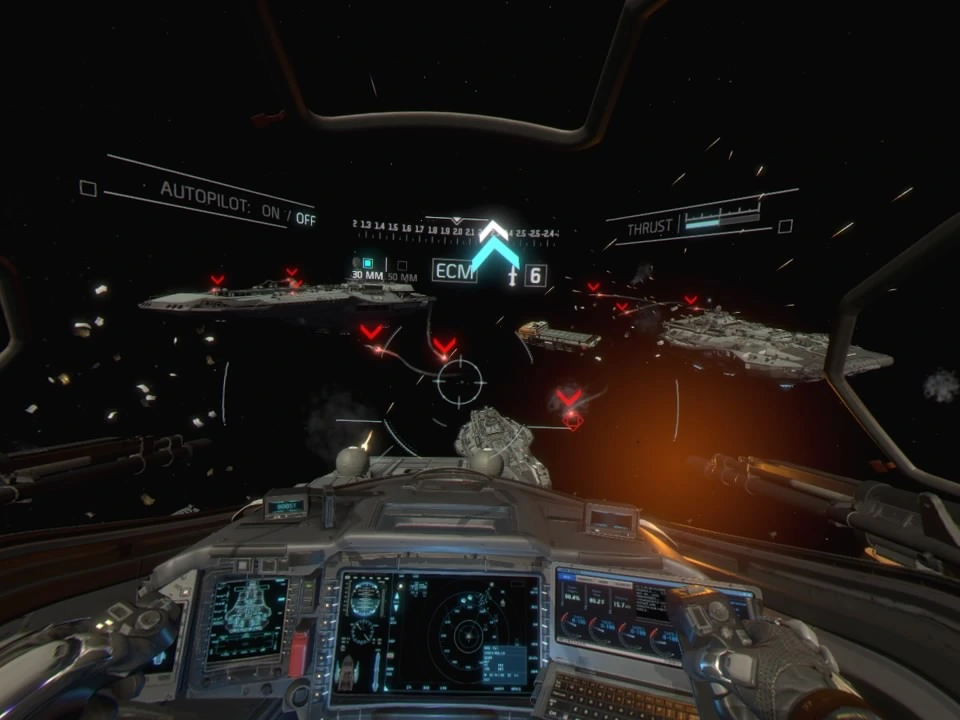This screenshot has width=960, height=720.
Task: Select the missile weapon icon
Action: click(513, 275)
